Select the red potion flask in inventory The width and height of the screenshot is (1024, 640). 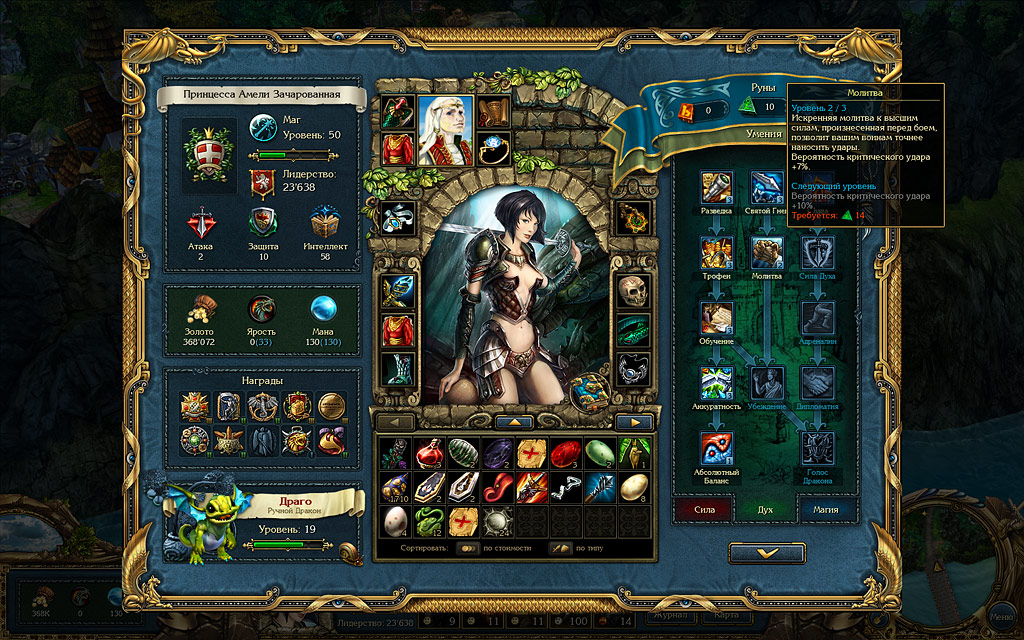(x=430, y=452)
